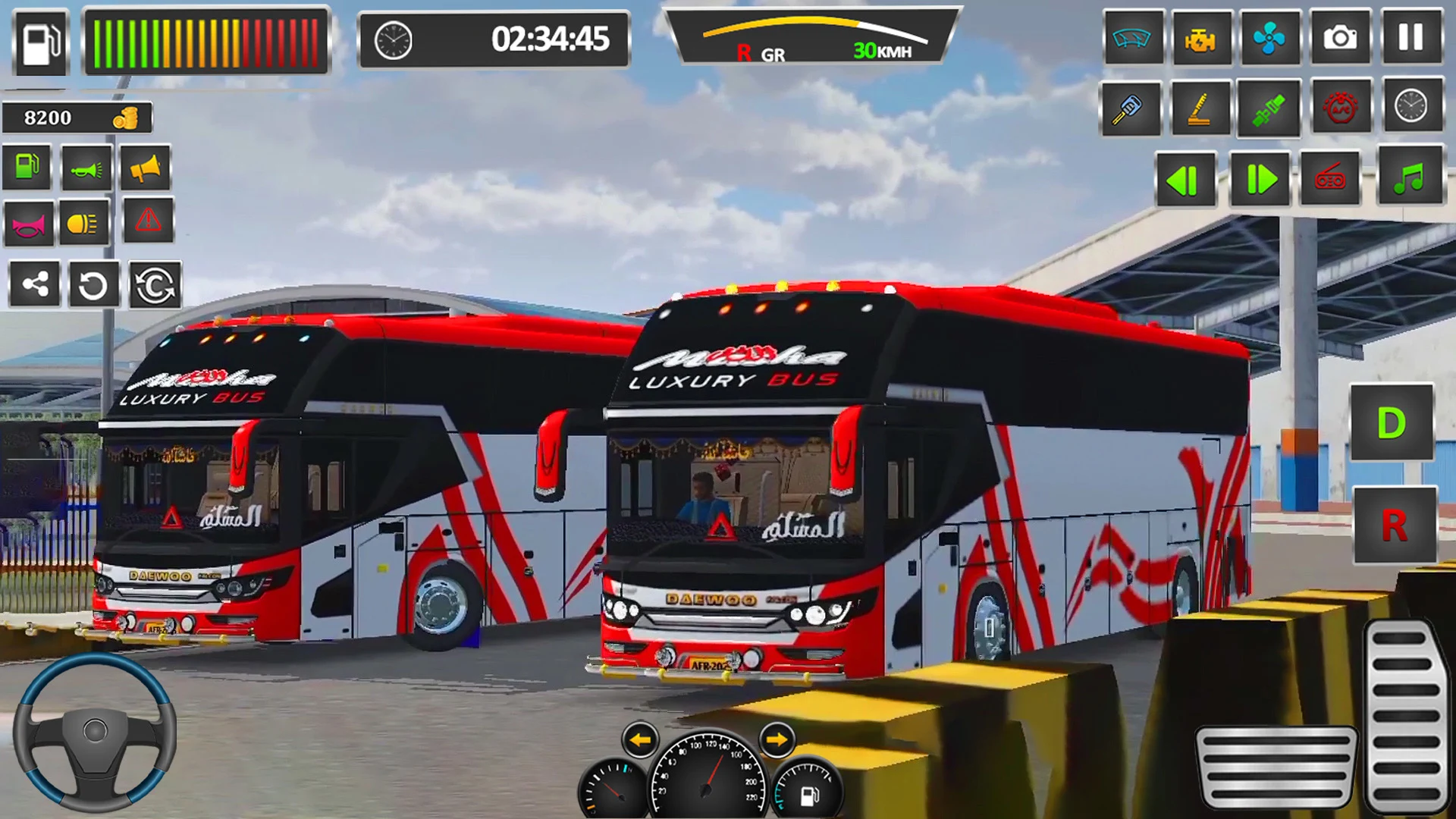Play the previous music track
The image size is (1456, 819).
(x=1185, y=180)
